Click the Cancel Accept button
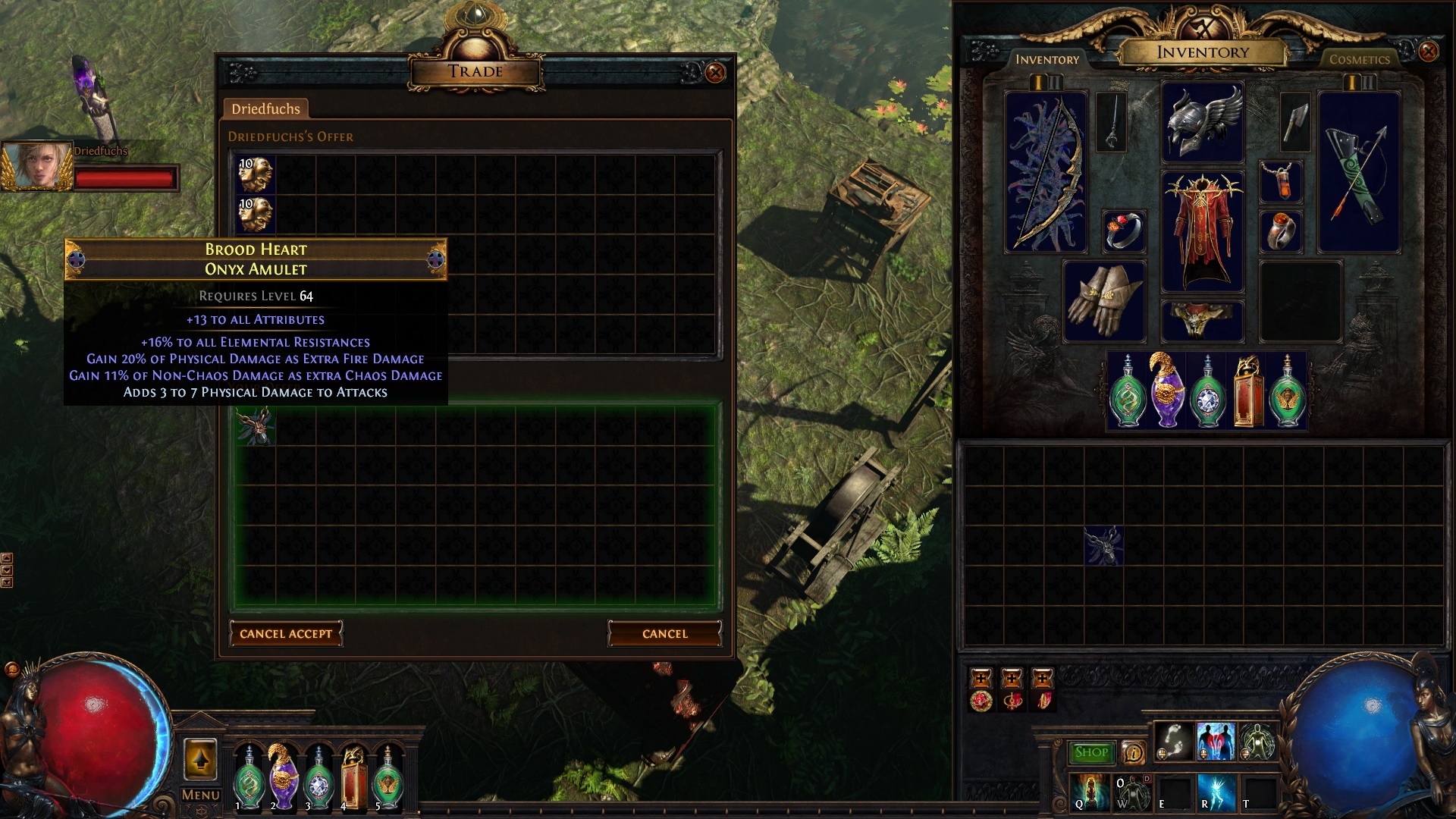Image resolution: width=1456 pixels, height=819 pixels. pyautogui.click(x=286, y=634)
